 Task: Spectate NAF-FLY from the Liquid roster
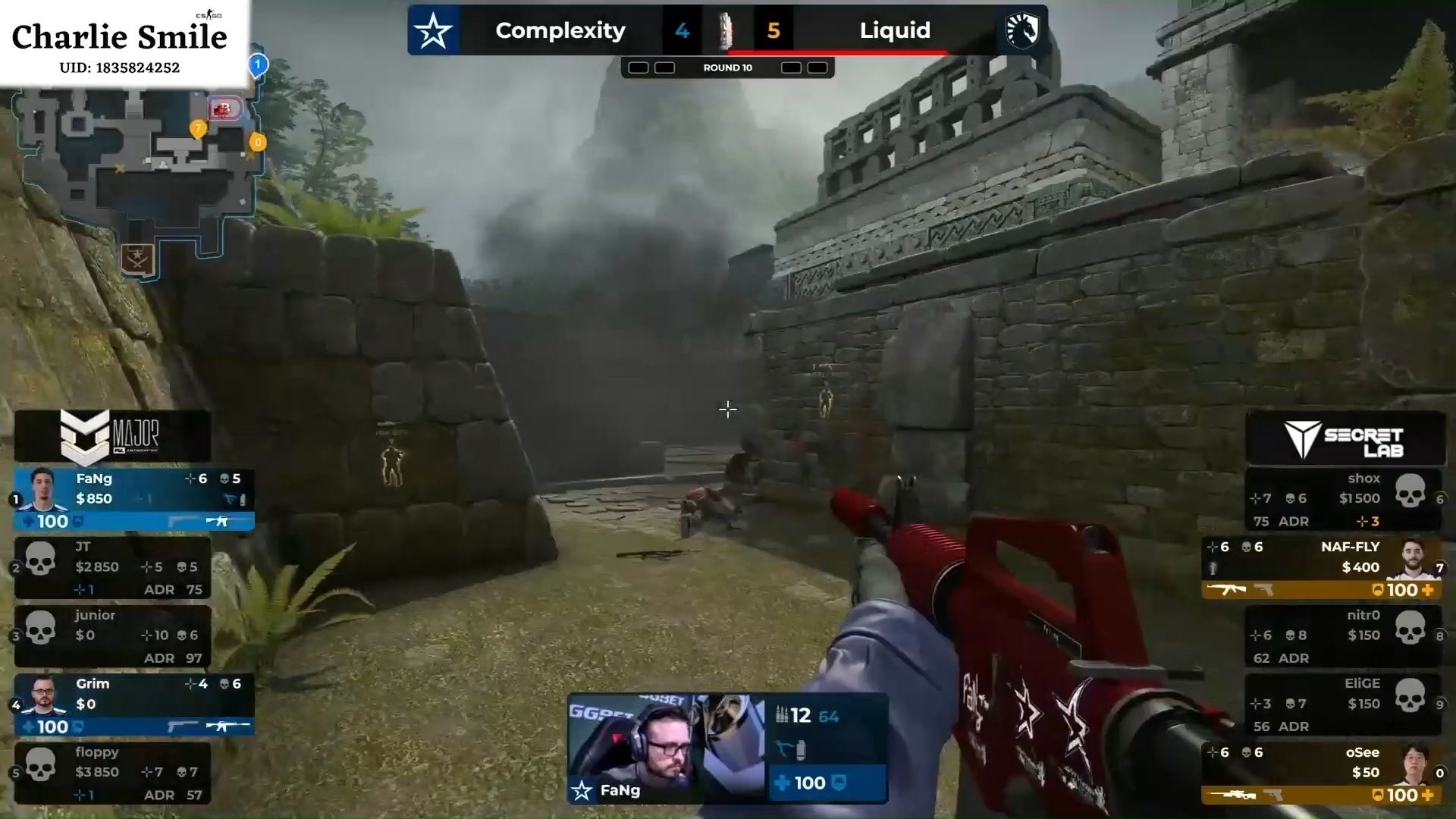click(x=1323, y=567)
